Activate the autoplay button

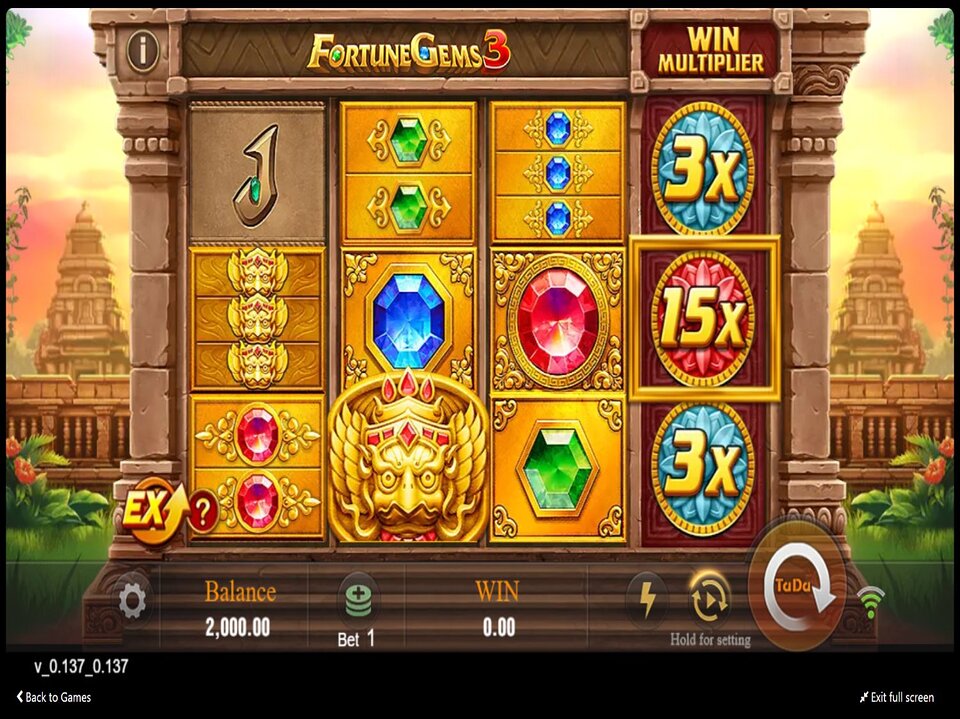pos(709,598)
